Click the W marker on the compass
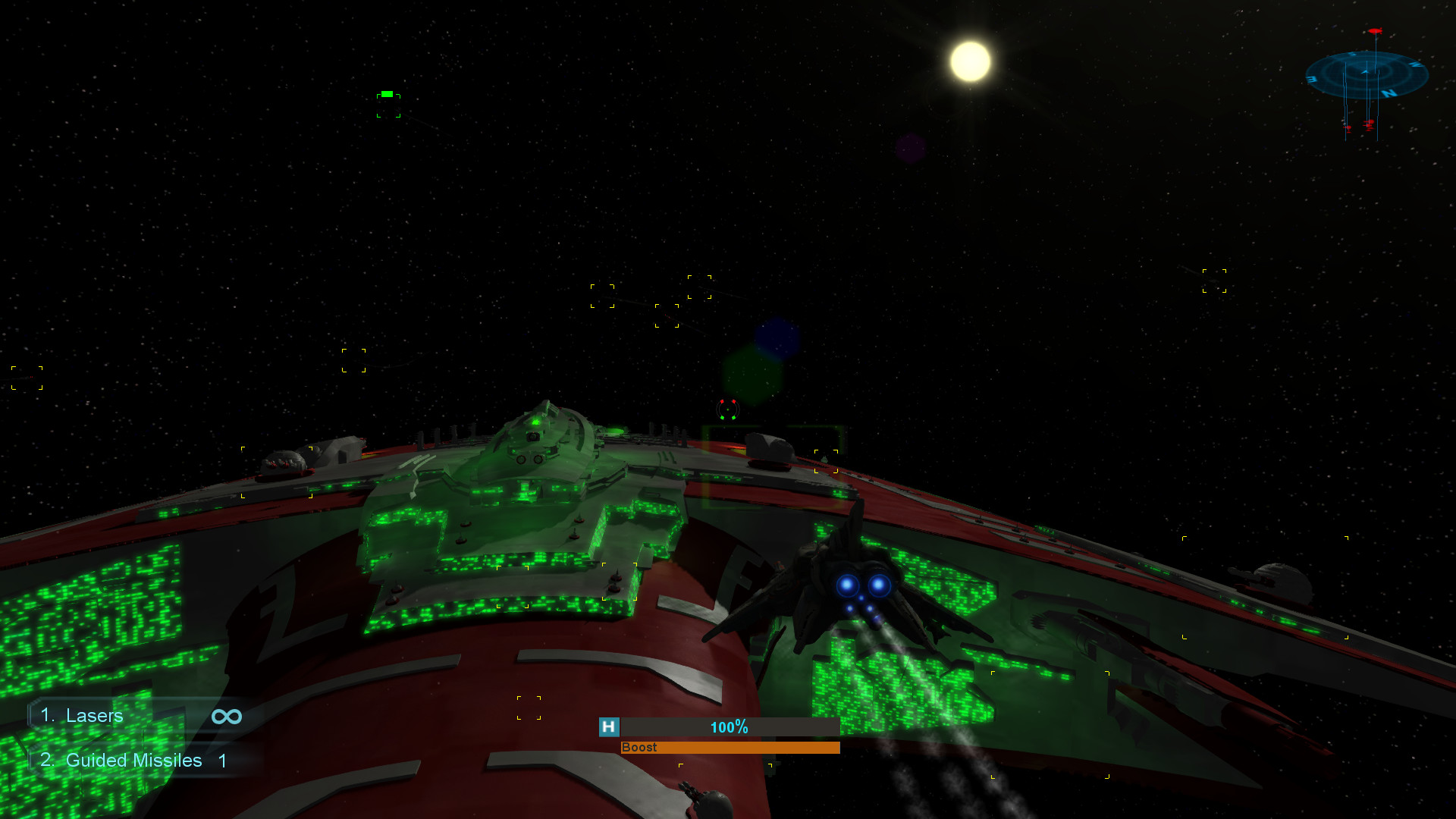This screenshot has width=1456, height=819. [x=1415, y=64]
